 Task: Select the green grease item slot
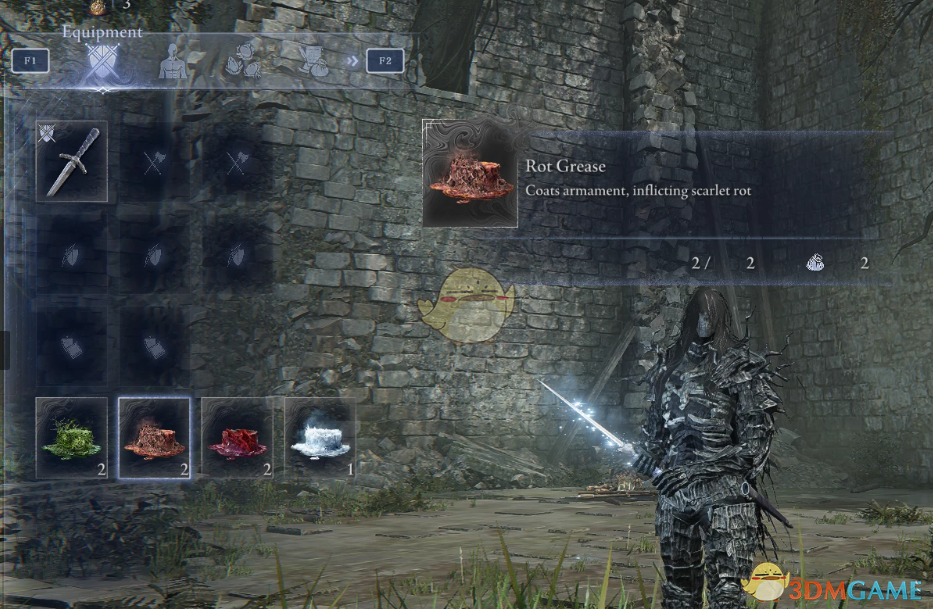(72, 438)
